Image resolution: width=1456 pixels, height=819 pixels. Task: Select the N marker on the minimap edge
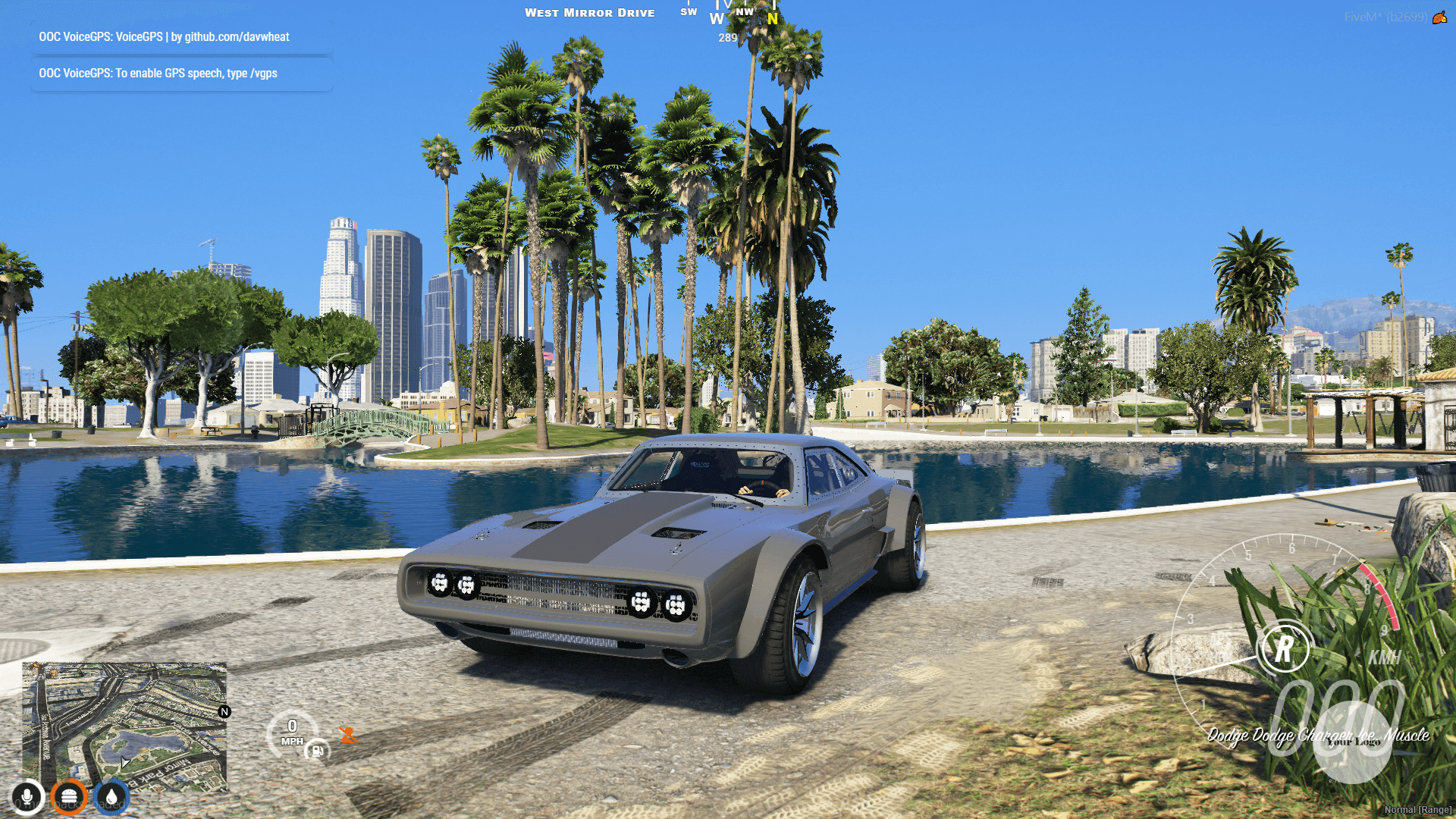coord(224,711)
